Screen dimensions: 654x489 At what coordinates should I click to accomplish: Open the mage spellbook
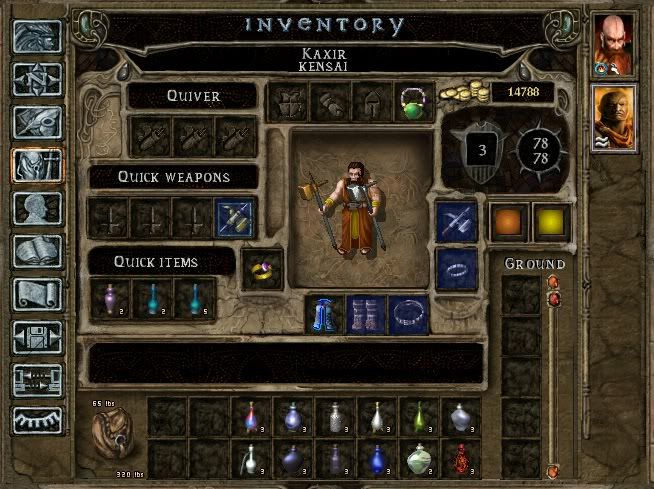coord(37,251)
